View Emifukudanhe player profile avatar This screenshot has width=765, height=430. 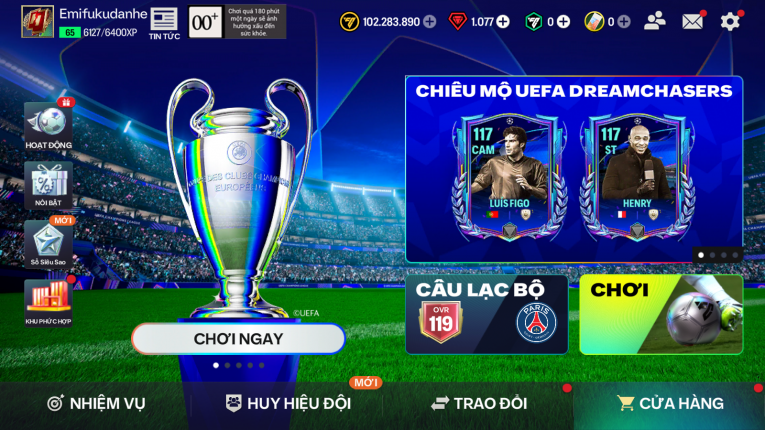(x=37, y=21)
